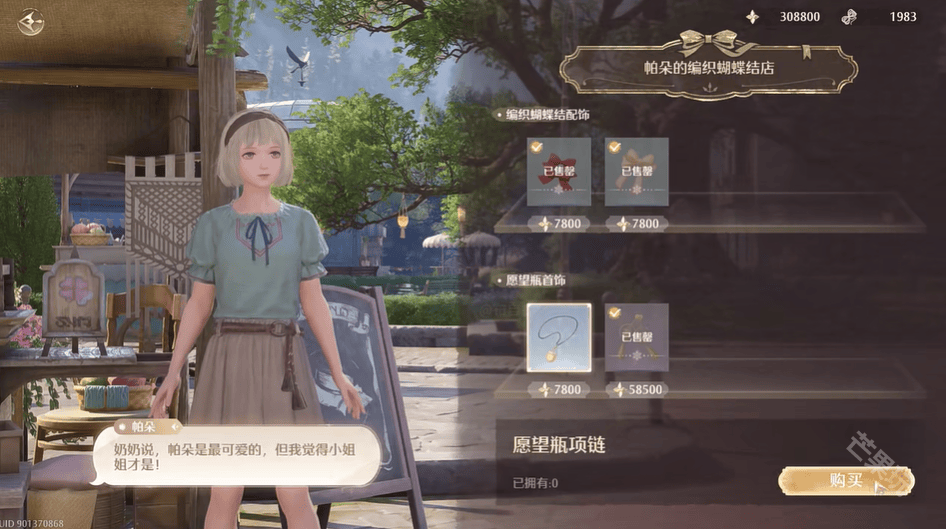
Task: Click the back arrow button
Action: click(31, 22)
